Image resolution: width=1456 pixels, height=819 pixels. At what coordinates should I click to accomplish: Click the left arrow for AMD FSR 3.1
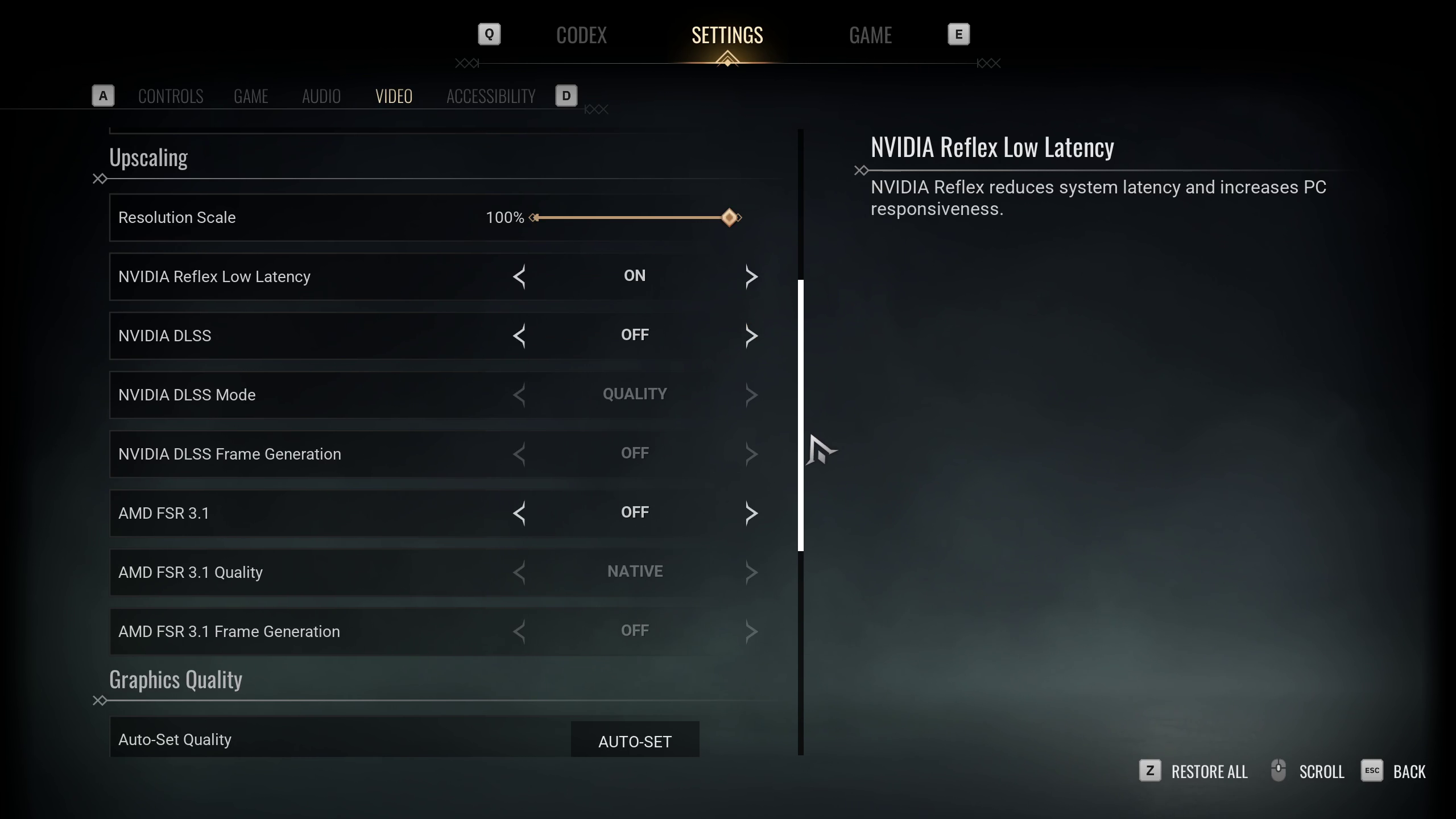coord(519,514)
